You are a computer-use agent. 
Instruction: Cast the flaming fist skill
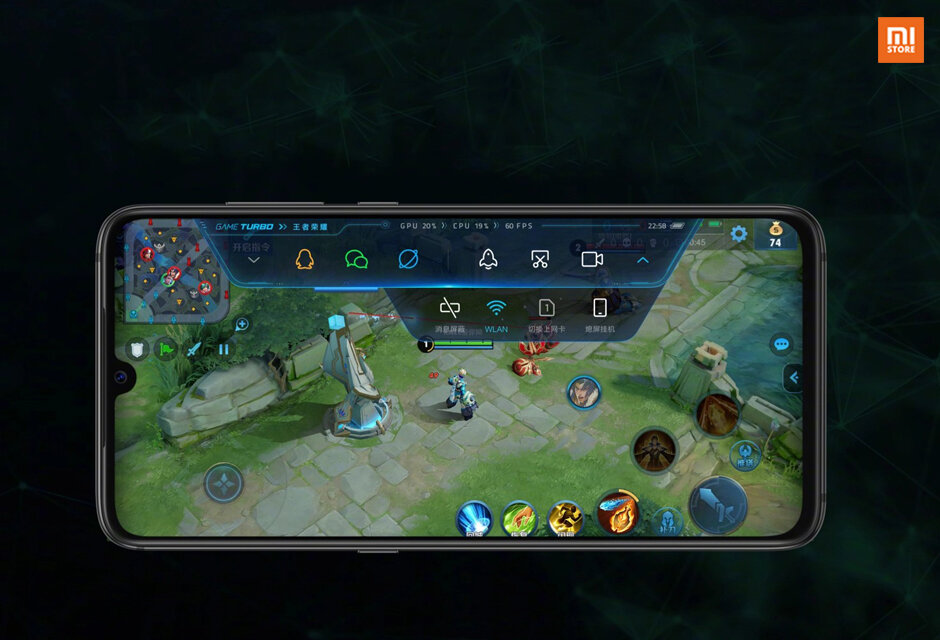617,512
